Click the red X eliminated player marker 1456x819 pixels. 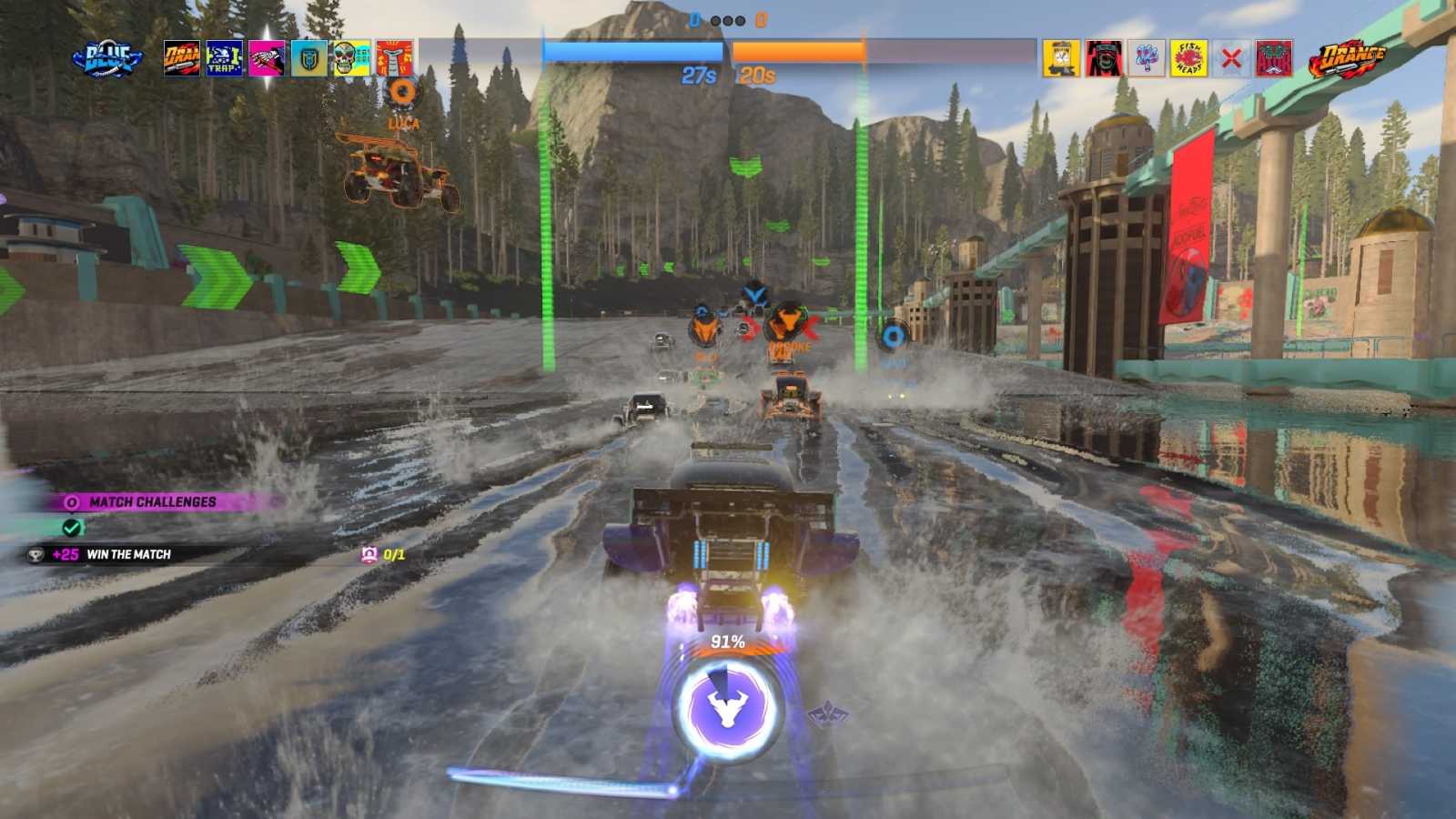[1232, 56]
